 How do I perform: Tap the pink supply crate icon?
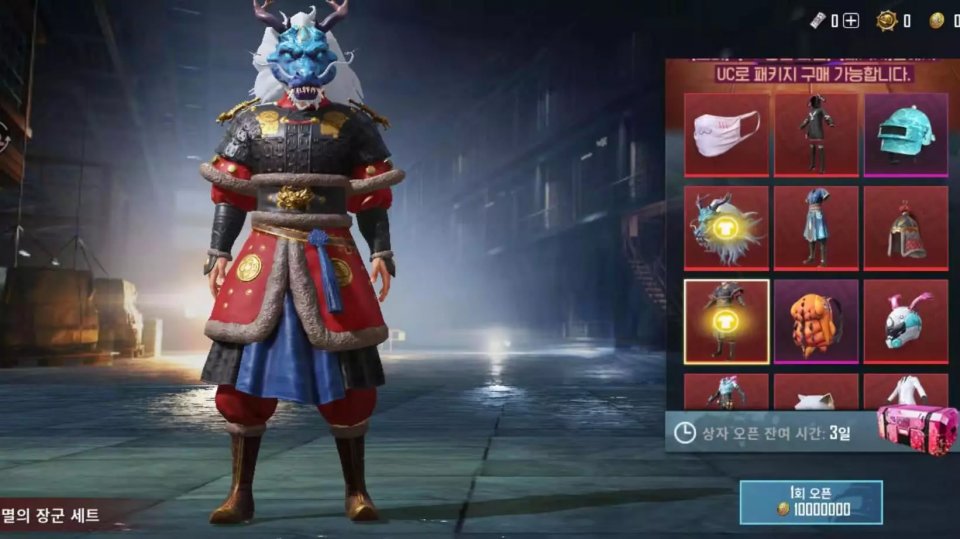pos(917,428)
